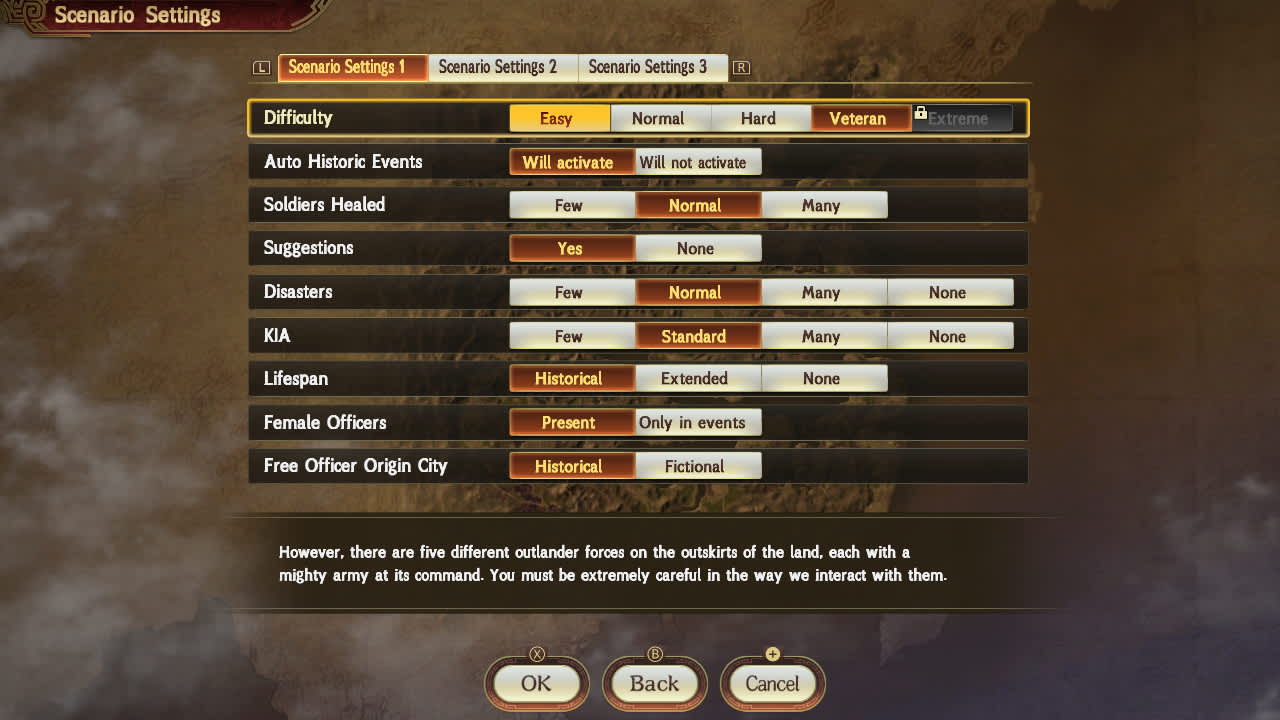This screenshot has width=1280, height=720.
Task: Select Extended for Lifespan
Action: [x=697, y=378]
